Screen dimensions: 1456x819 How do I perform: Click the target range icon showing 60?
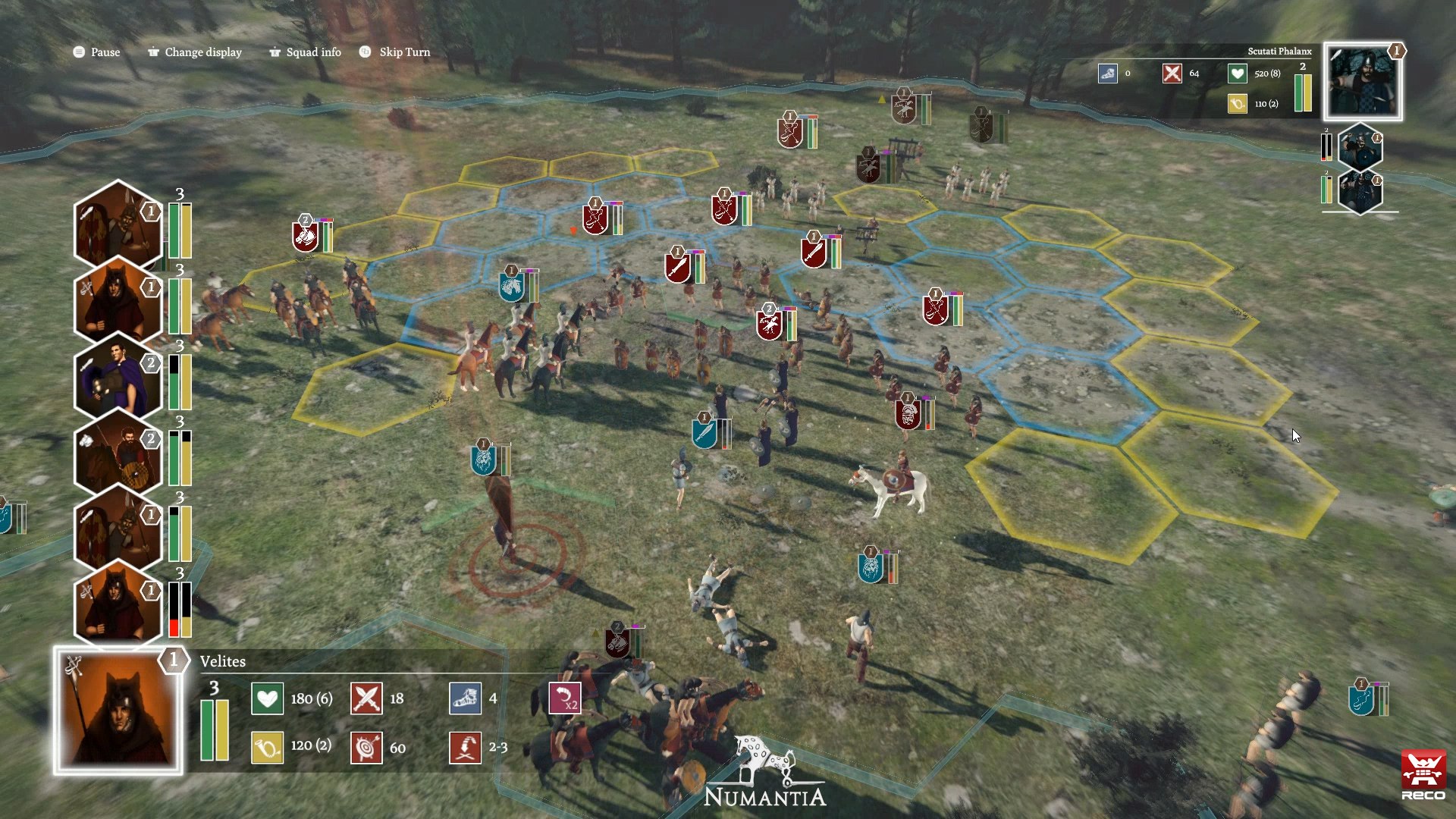(x=367, y=748)
